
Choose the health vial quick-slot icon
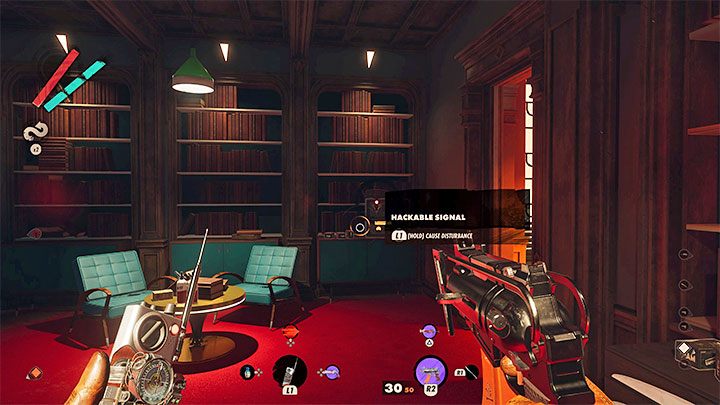coord(247,371)
